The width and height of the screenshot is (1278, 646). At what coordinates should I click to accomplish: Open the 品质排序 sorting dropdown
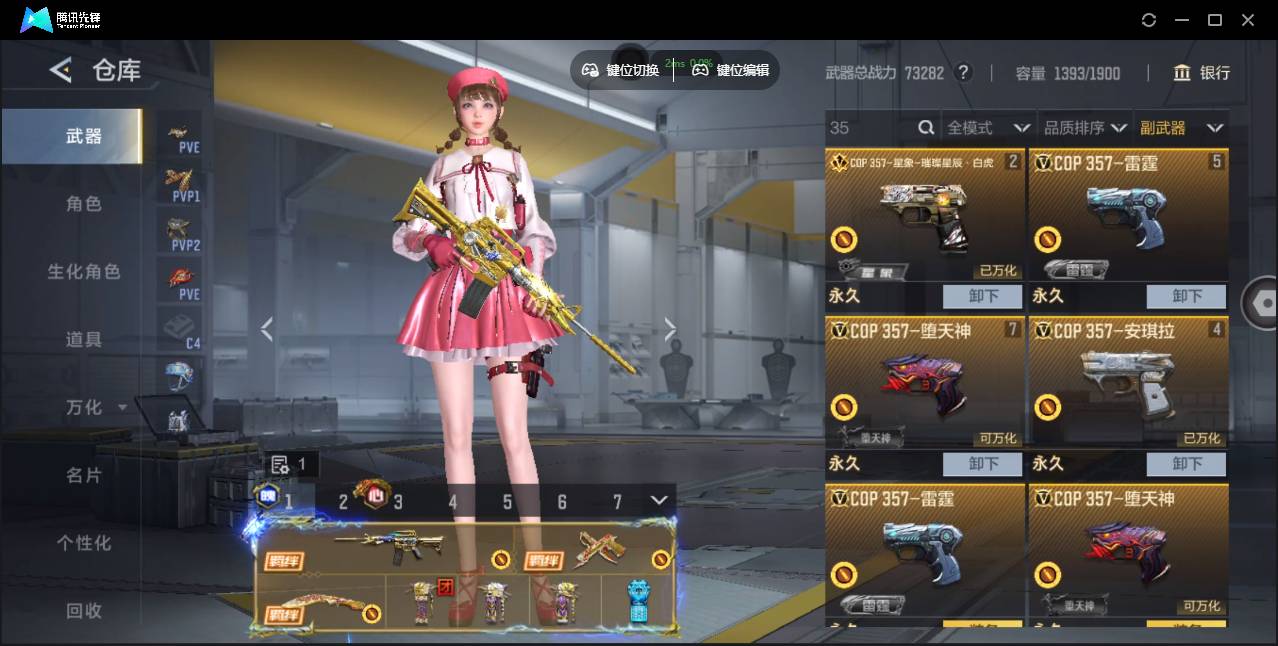[1085, 128]
